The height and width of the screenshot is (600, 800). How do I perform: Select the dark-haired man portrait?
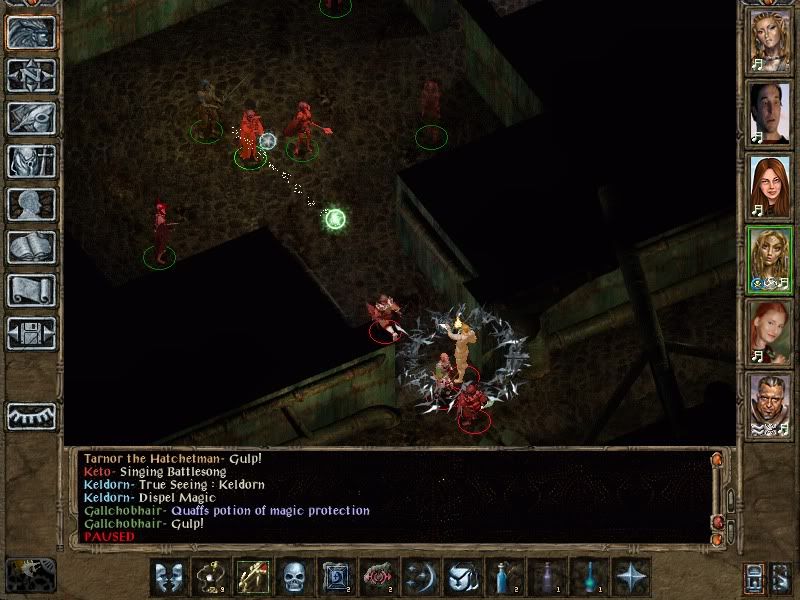pos(771,113)
